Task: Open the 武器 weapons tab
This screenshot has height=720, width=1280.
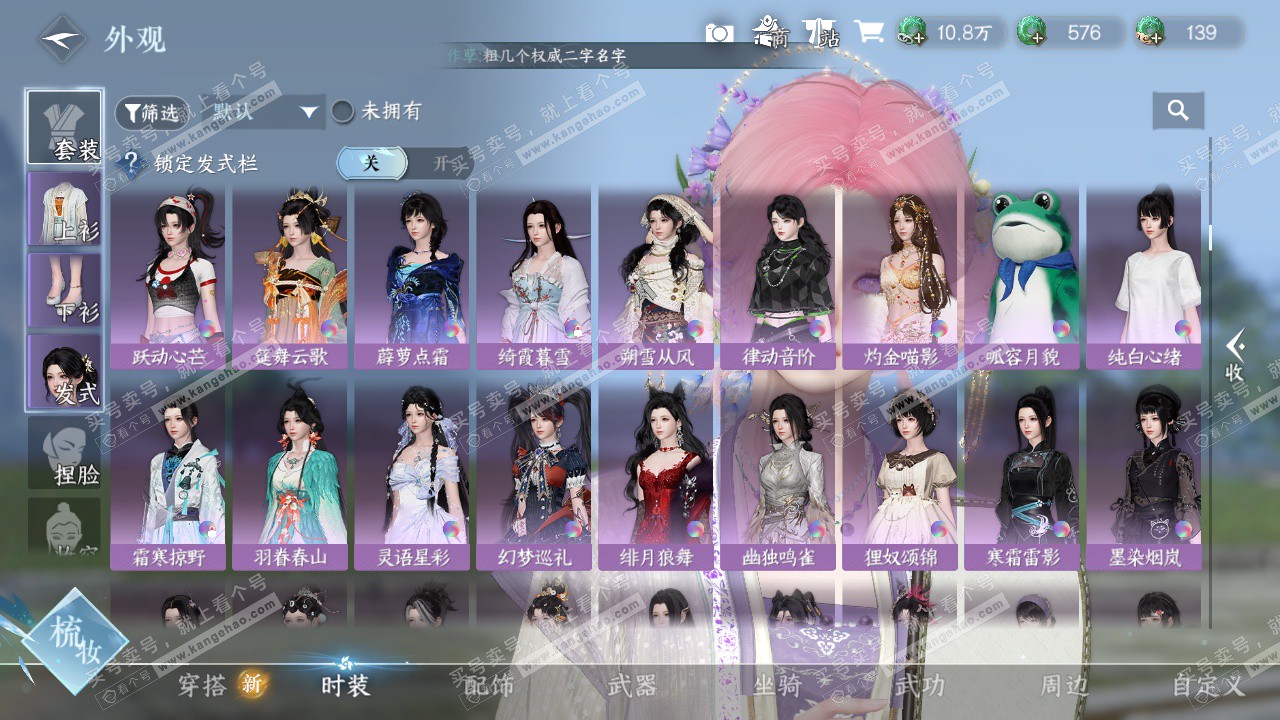Action: coord(633,686)
